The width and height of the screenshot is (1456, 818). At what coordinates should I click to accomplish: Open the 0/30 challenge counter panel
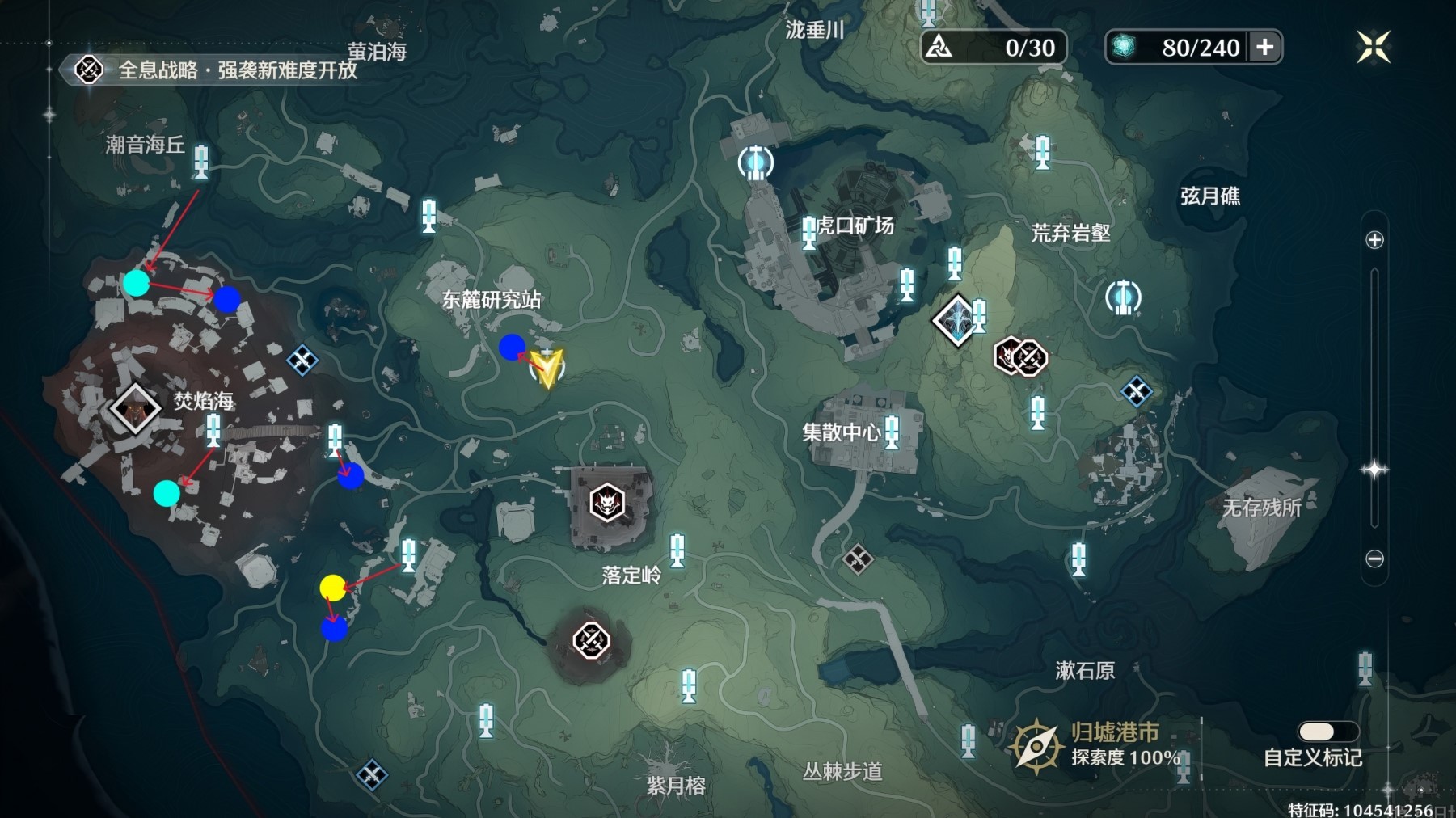coord(994,47)
